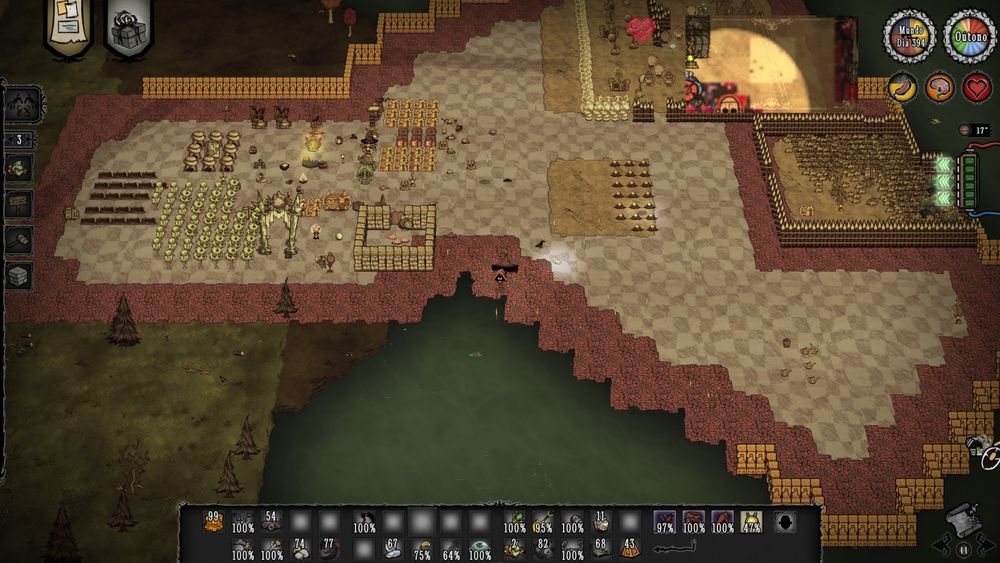This screenshot has height=563, width=1000.
Task: Select the inventory stack of 11 items
Action: point(600,521)
